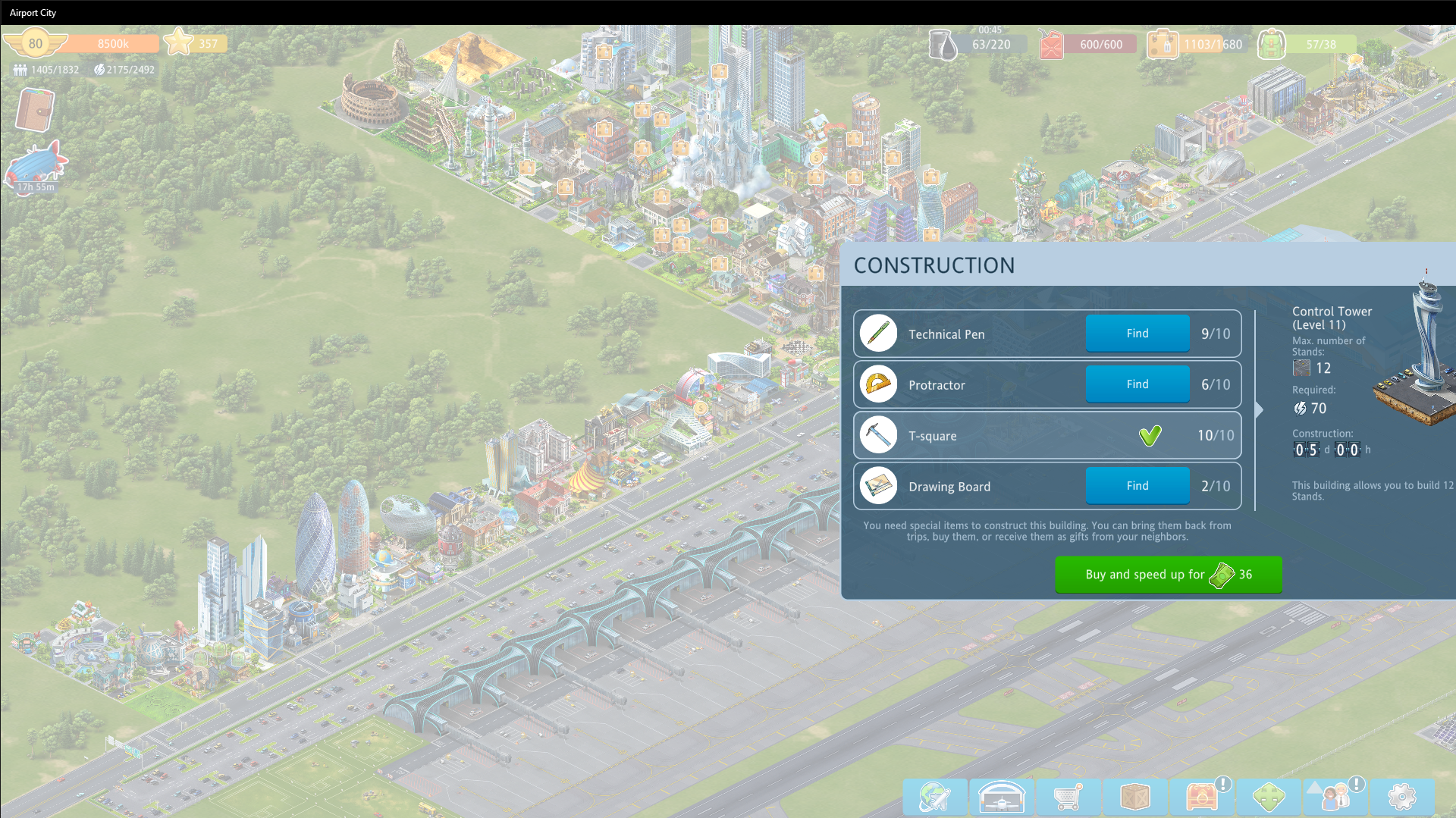Screen dimensions: 1456x818
Task: Click Find for the Protractor
Action: pos(1137,384)
